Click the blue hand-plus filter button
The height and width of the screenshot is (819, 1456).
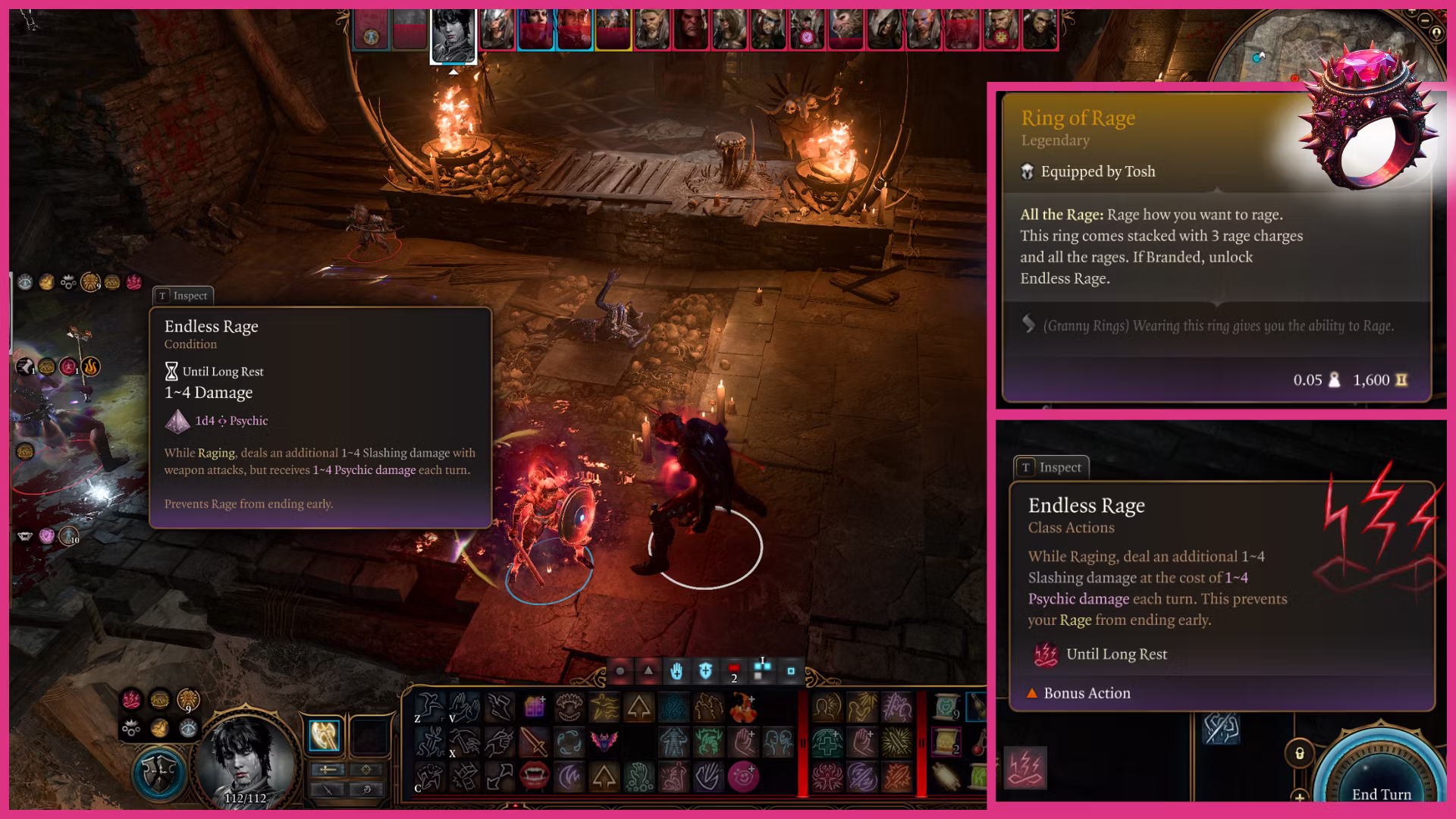pyautogui.click(x=676, y=670)
